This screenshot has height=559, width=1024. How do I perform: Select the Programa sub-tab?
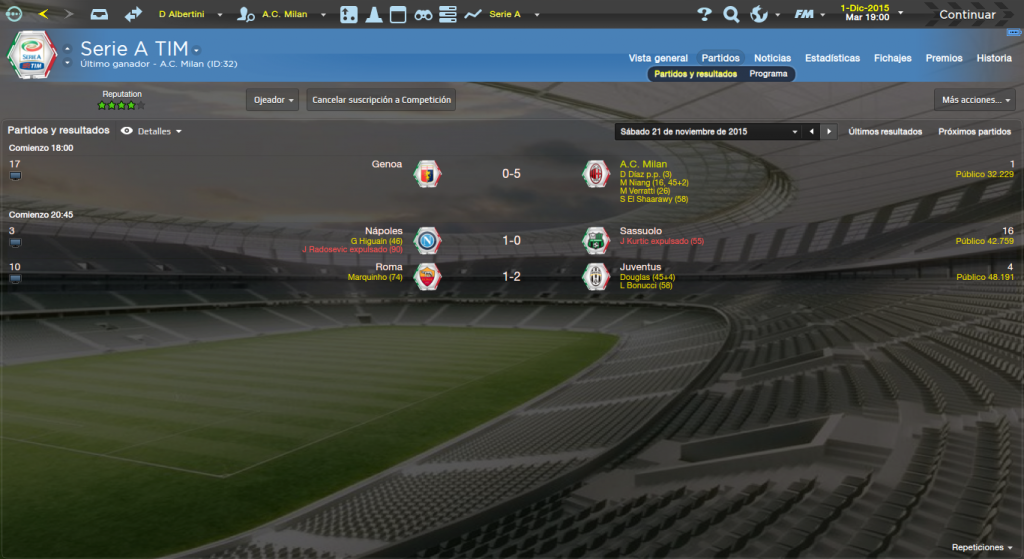[x=768, y=74]
